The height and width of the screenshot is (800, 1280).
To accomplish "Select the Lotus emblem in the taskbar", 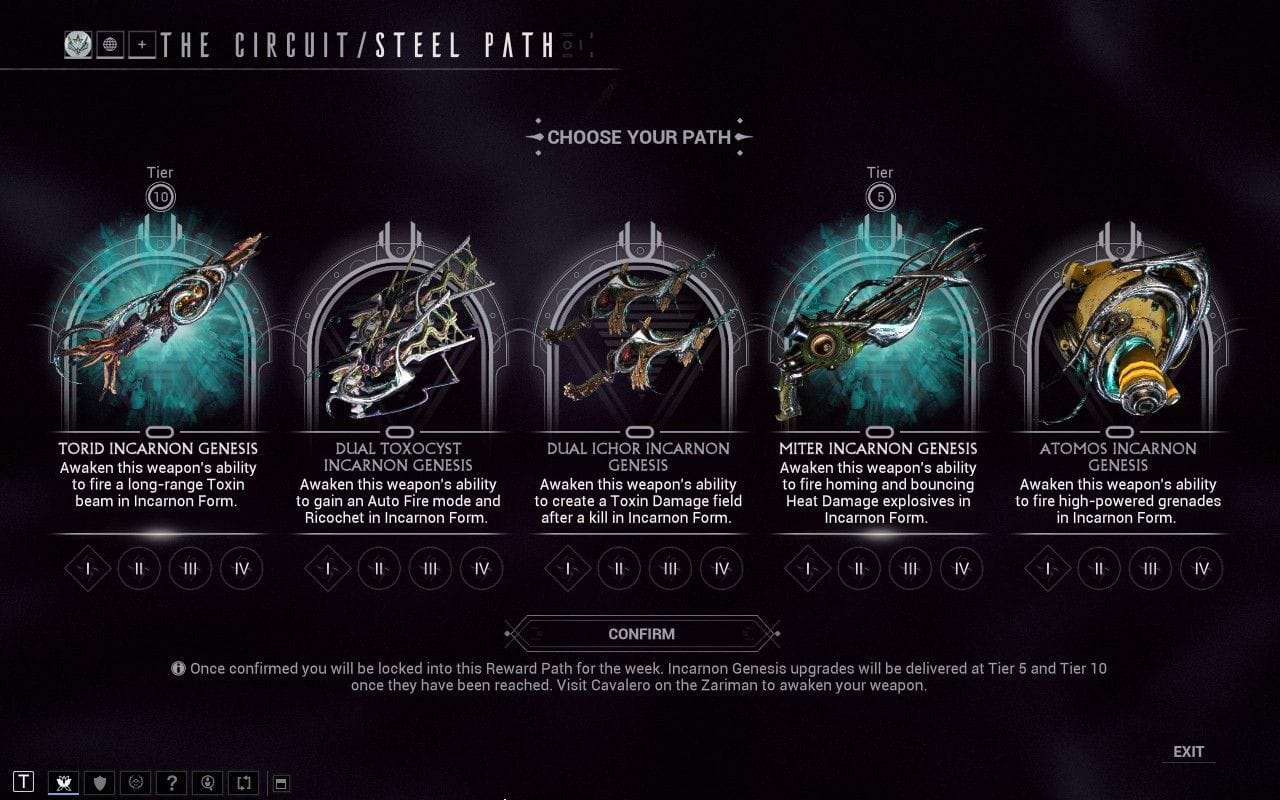I will 62,783.
